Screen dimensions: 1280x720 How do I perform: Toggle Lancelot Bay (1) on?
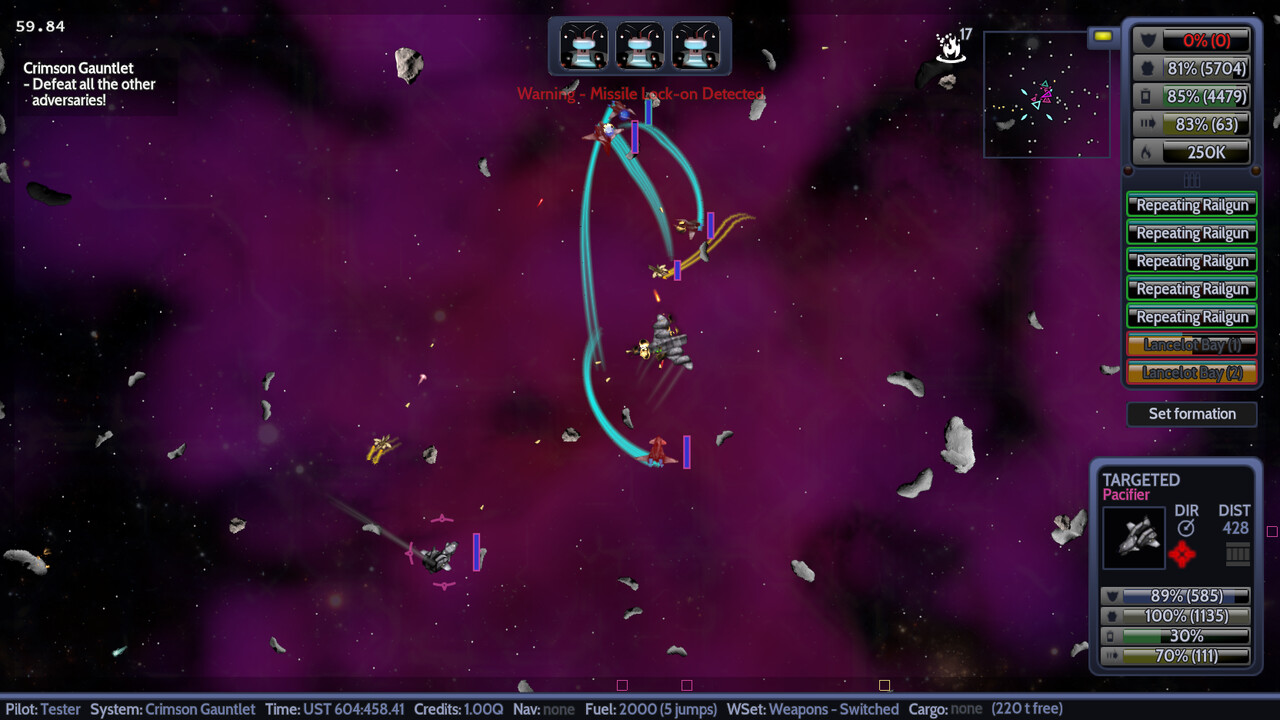click(x=1191, y=345)
